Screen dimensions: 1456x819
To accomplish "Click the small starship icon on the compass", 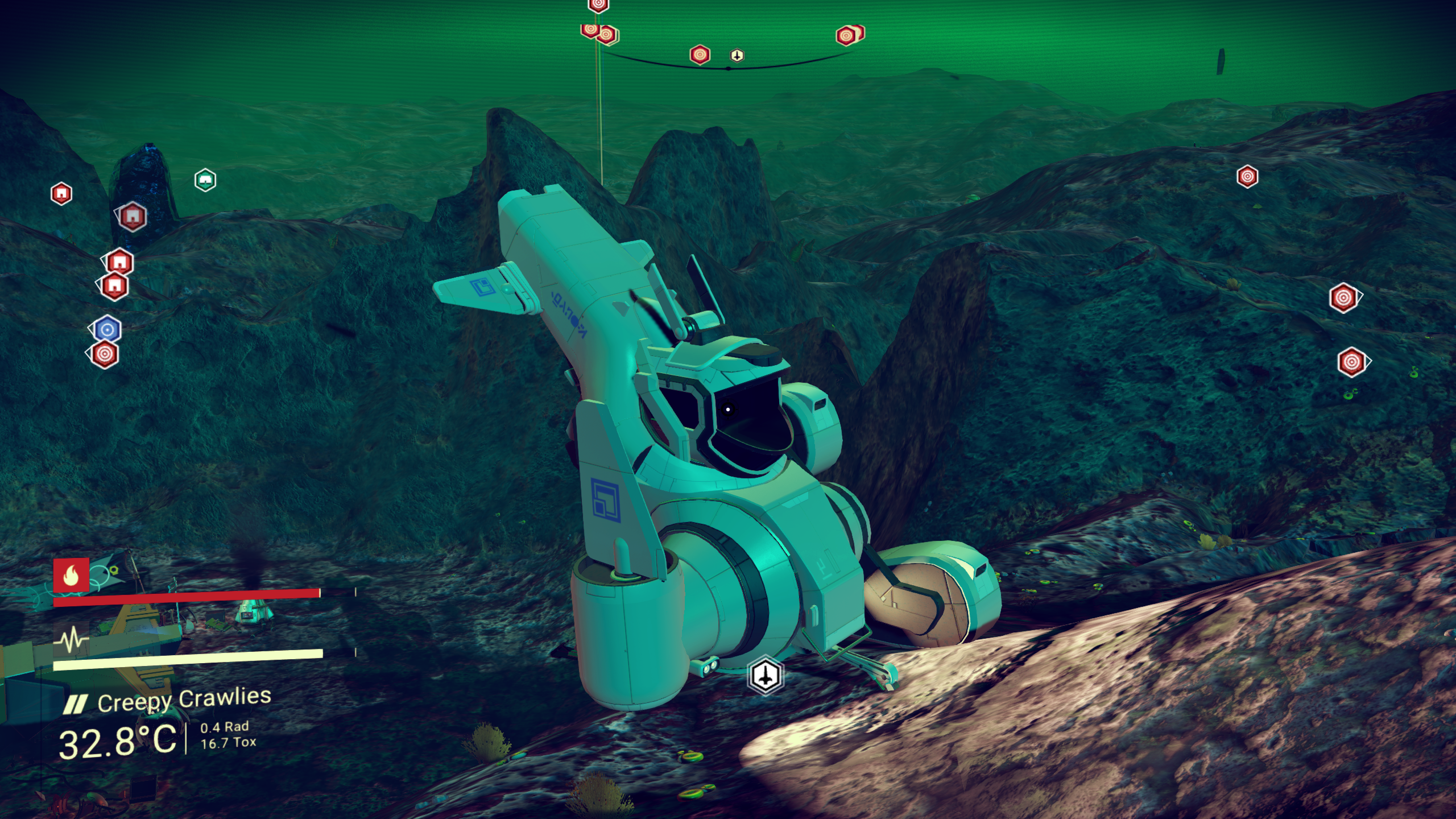I will click(x=737, y=55).
